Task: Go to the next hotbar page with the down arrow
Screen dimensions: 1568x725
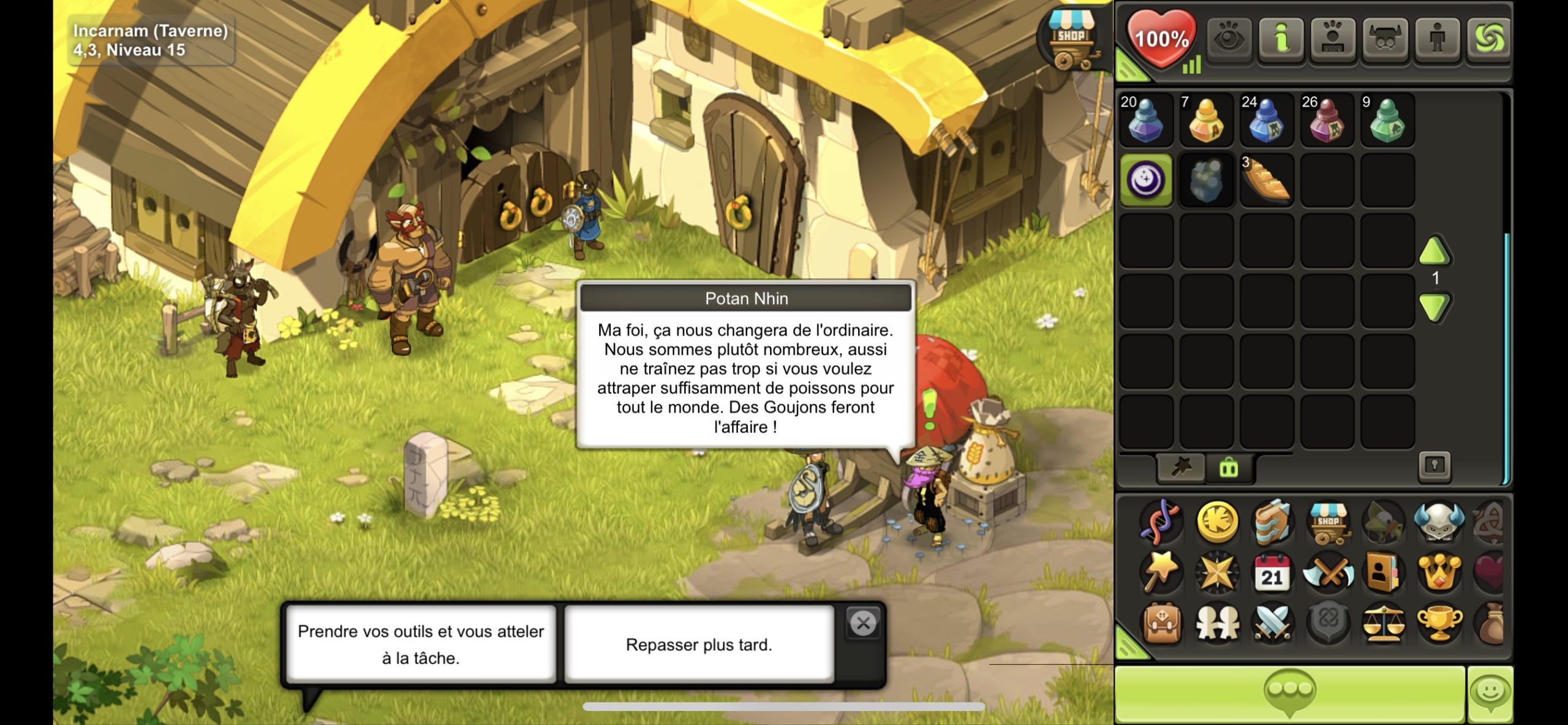Action: point(1434,306)
